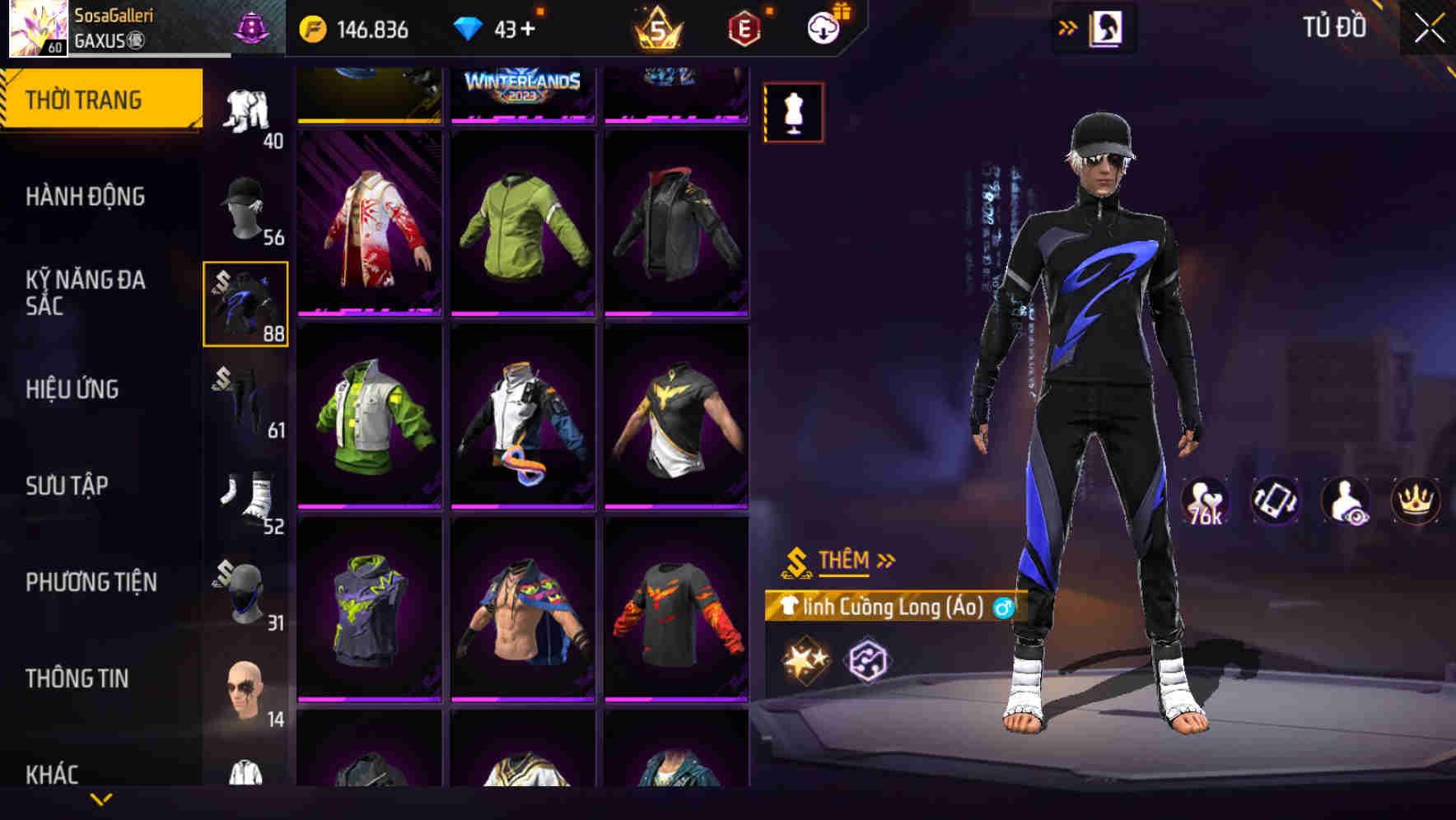Screen dimensions: 1456x820
Task: Select the purple emblem icon beside the stars
Action: pos(869,658)
